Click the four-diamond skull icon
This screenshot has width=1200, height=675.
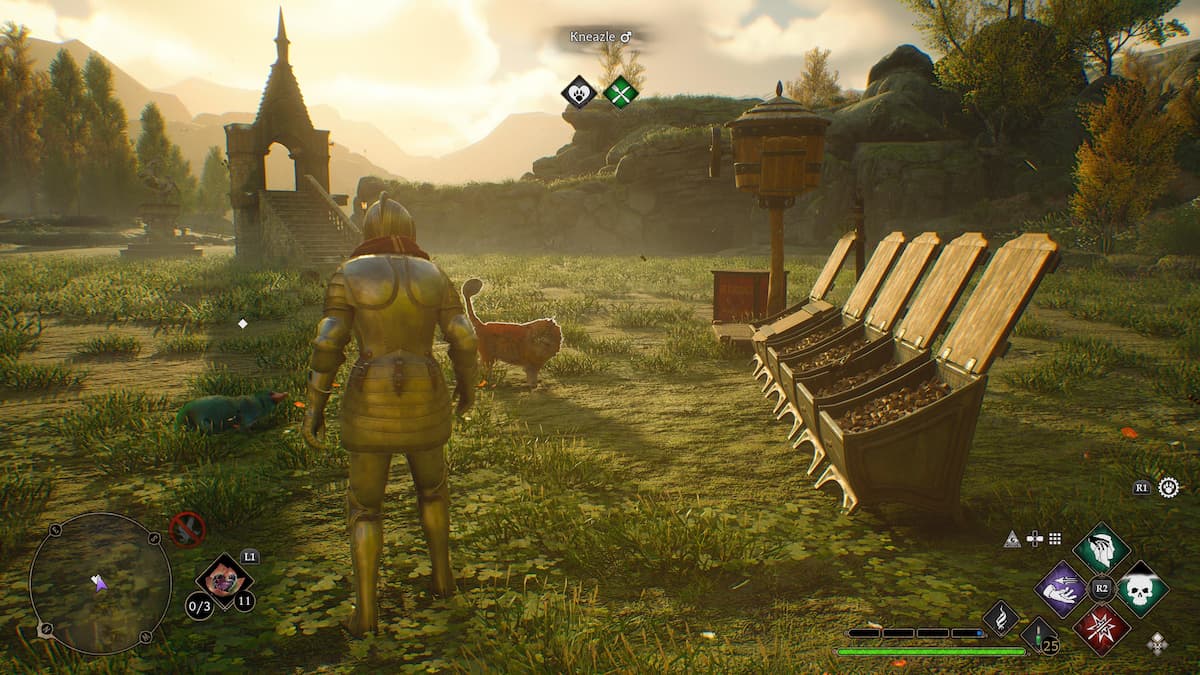[1157, 642]
